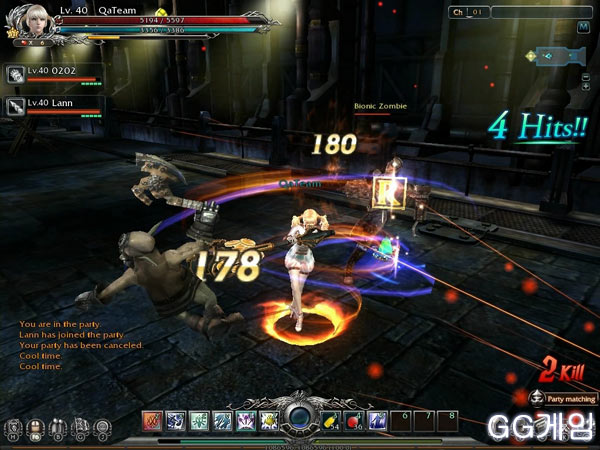The width and height of the screenshot is (600, 450).
Task: Click the QaTeam character portrait
Action: [27, 22]
